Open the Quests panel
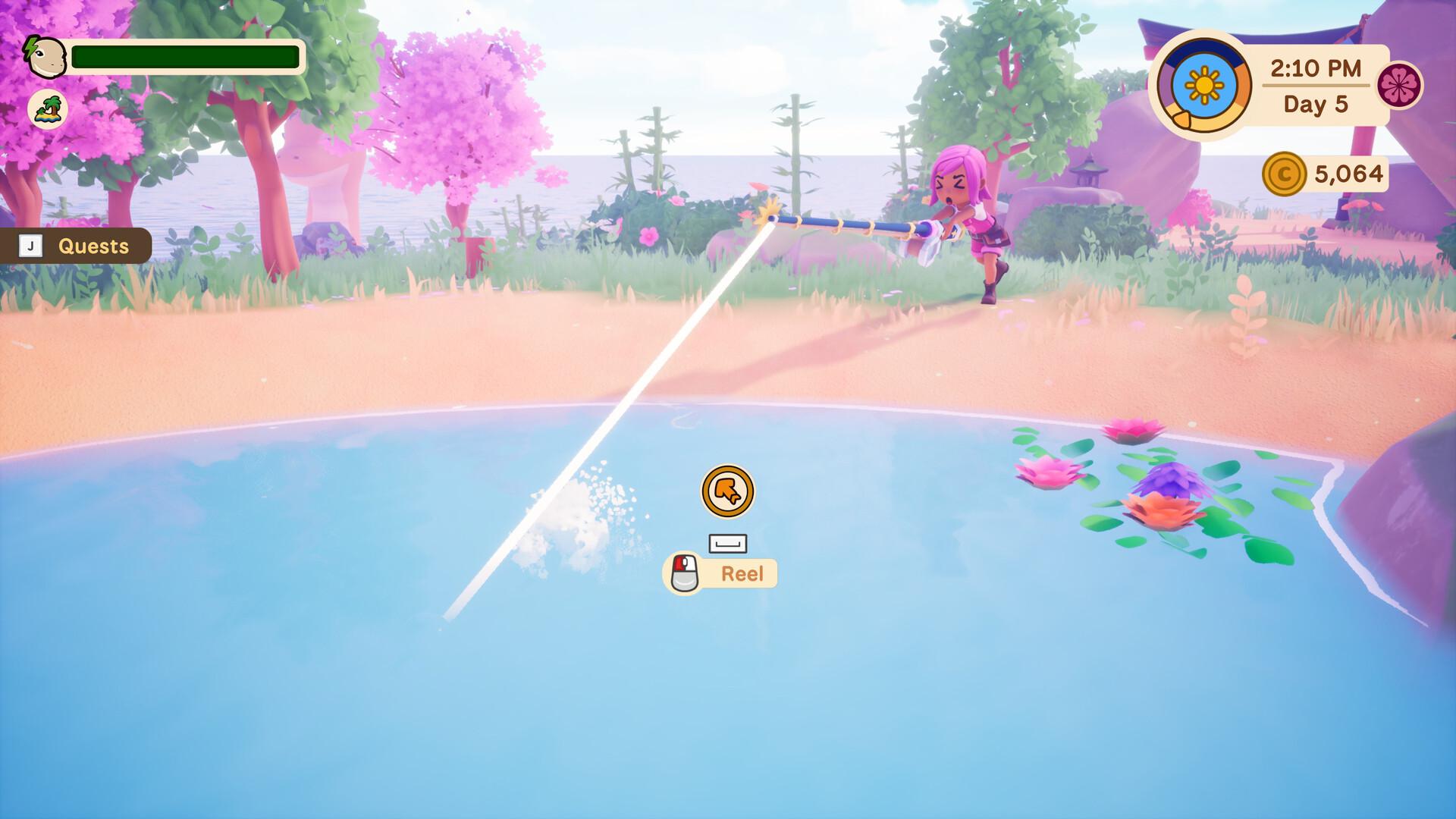This screenshot has height=819, width=1456. 93,245
